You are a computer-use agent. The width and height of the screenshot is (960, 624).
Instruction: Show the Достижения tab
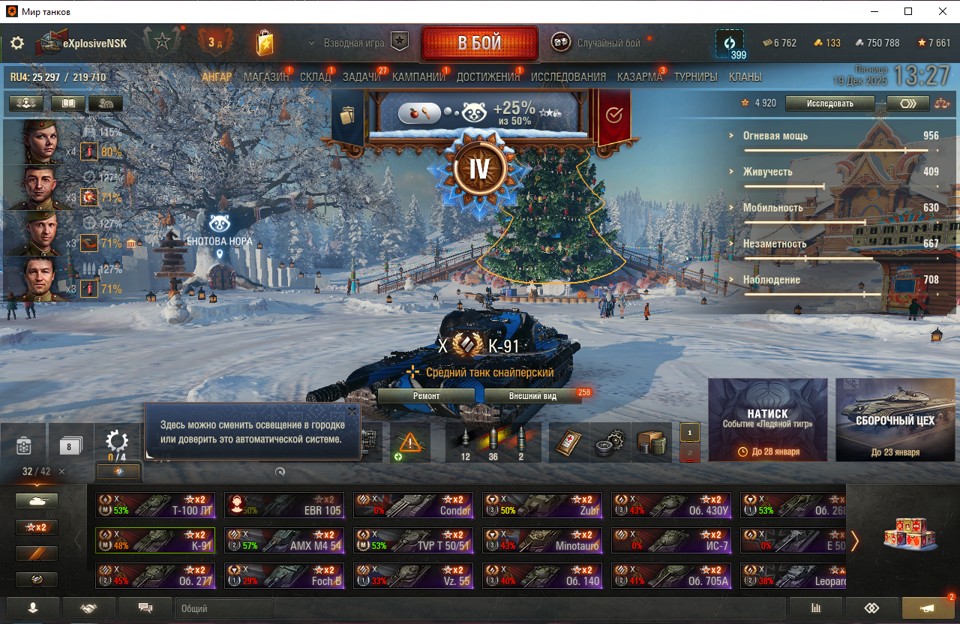488,77
